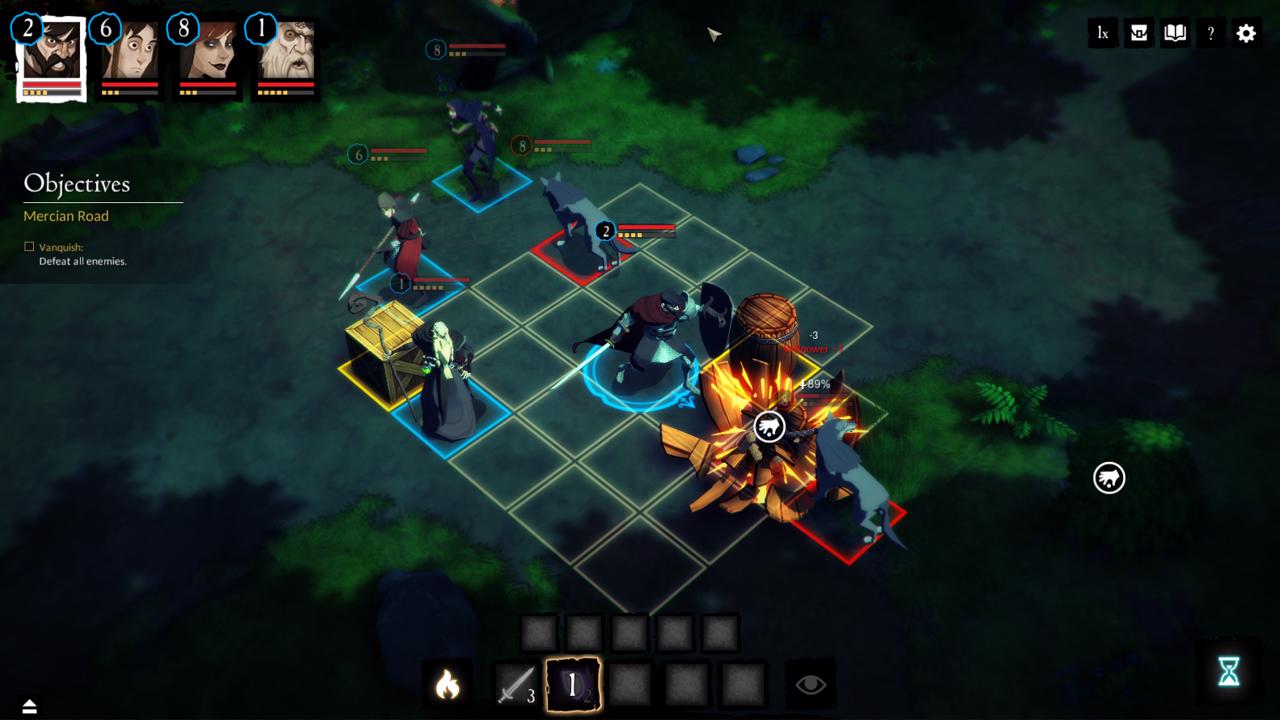Open the book journal icon
This screenshot has width=1280, height=720.
coord(1175,33)
